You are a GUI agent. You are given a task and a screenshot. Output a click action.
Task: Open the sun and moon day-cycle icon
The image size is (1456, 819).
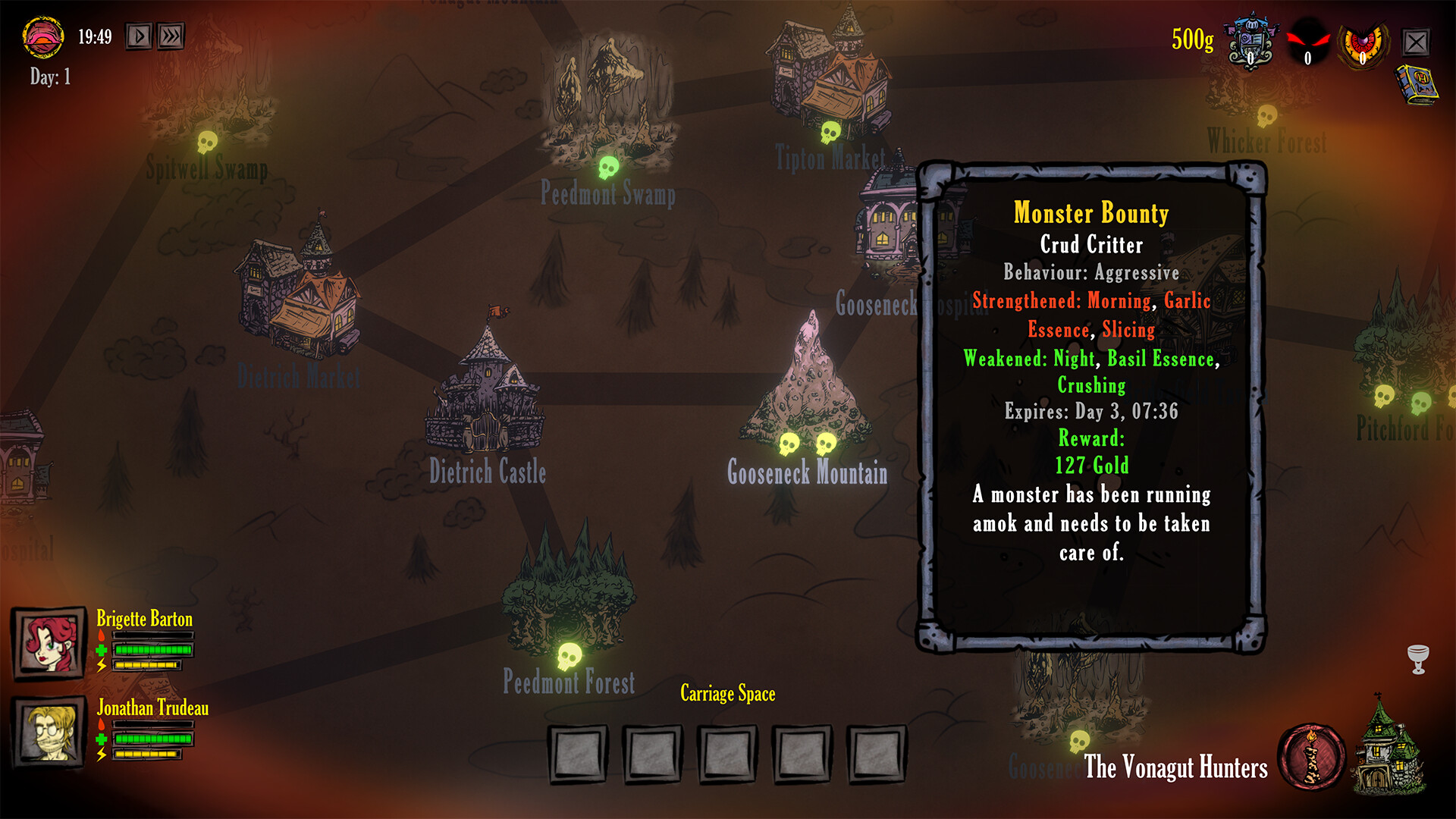tap(43, 36)
